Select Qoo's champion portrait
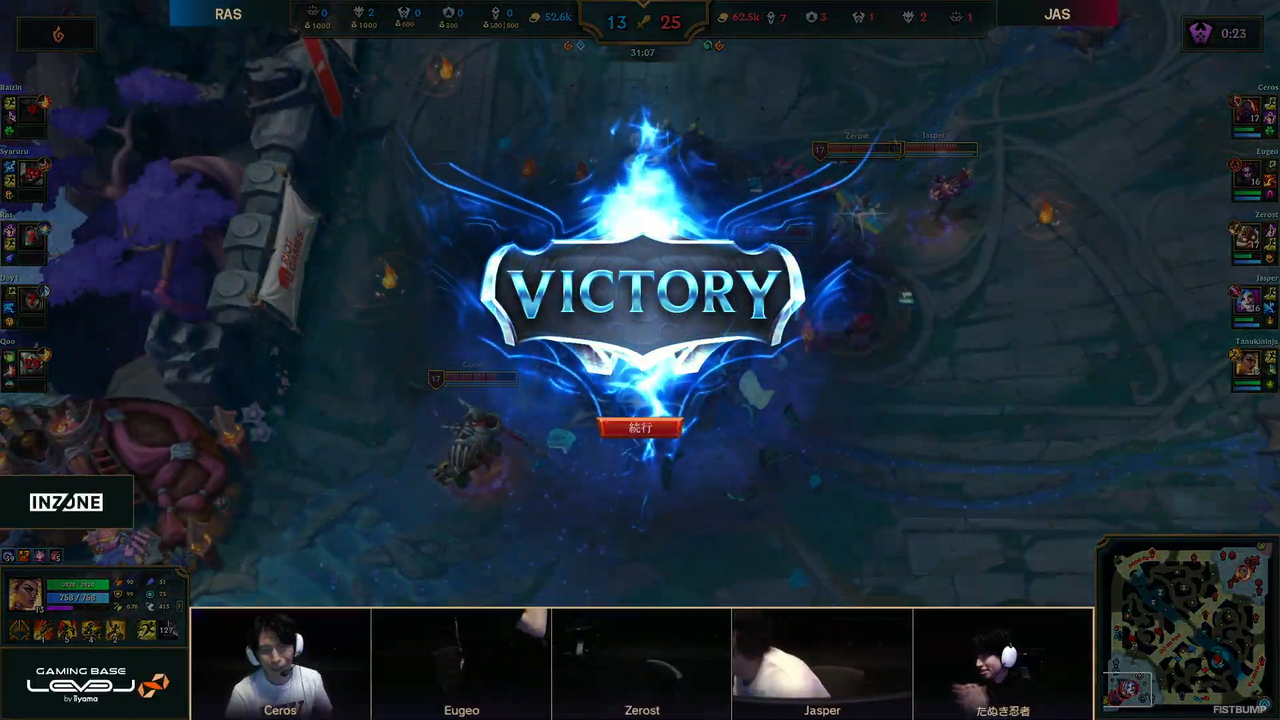 [32, 363]
